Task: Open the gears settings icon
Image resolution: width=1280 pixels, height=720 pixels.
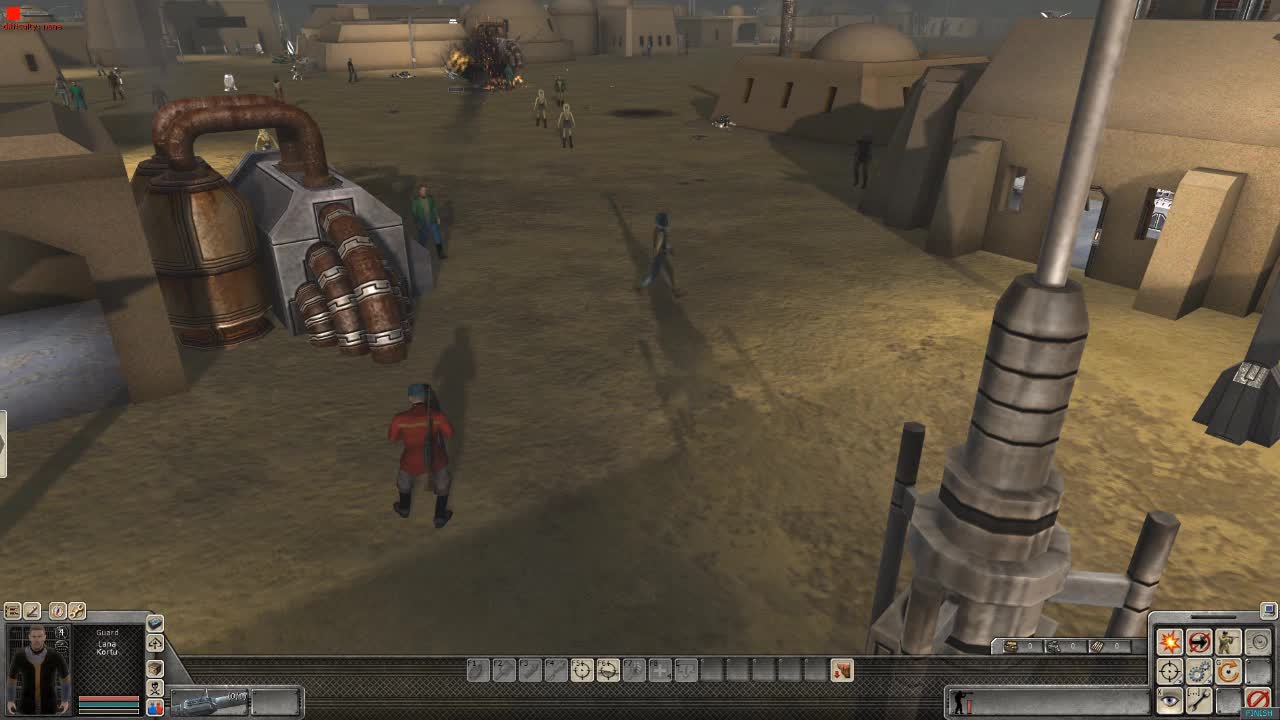Action: pyautogui.click(x=1199, y=671)
